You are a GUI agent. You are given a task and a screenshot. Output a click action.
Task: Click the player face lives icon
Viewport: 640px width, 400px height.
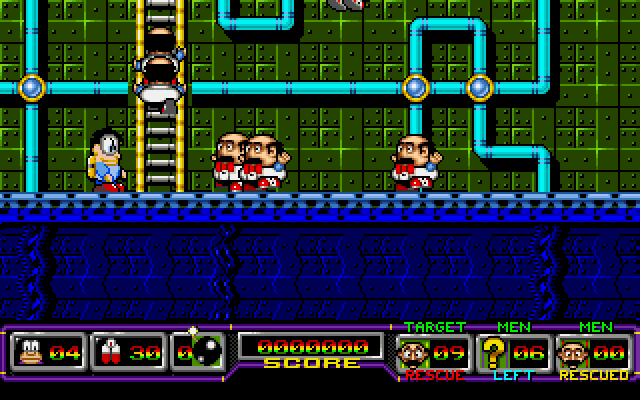29,352
